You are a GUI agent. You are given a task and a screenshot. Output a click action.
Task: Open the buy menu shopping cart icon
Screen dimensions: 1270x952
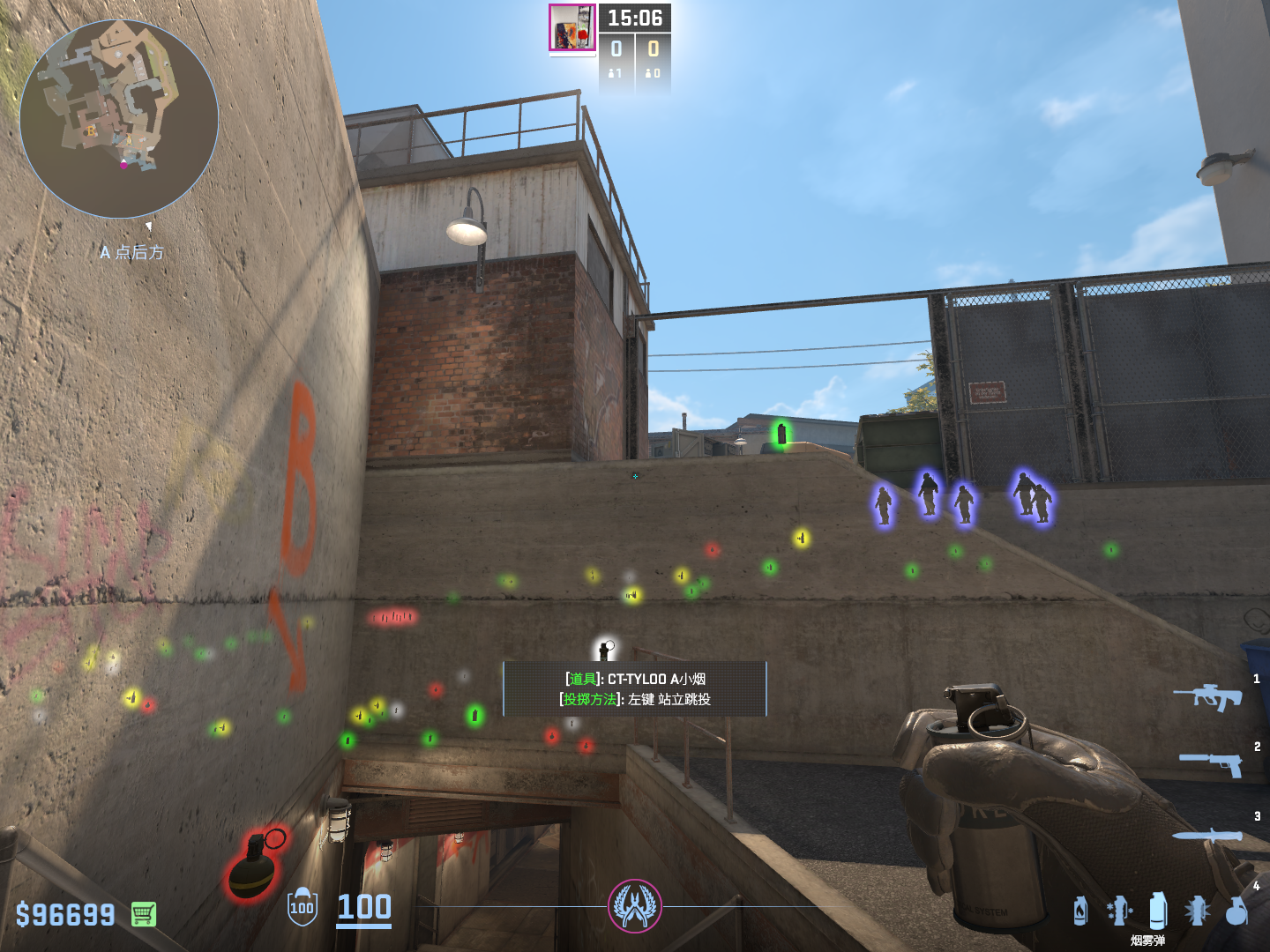coord(144,914)
